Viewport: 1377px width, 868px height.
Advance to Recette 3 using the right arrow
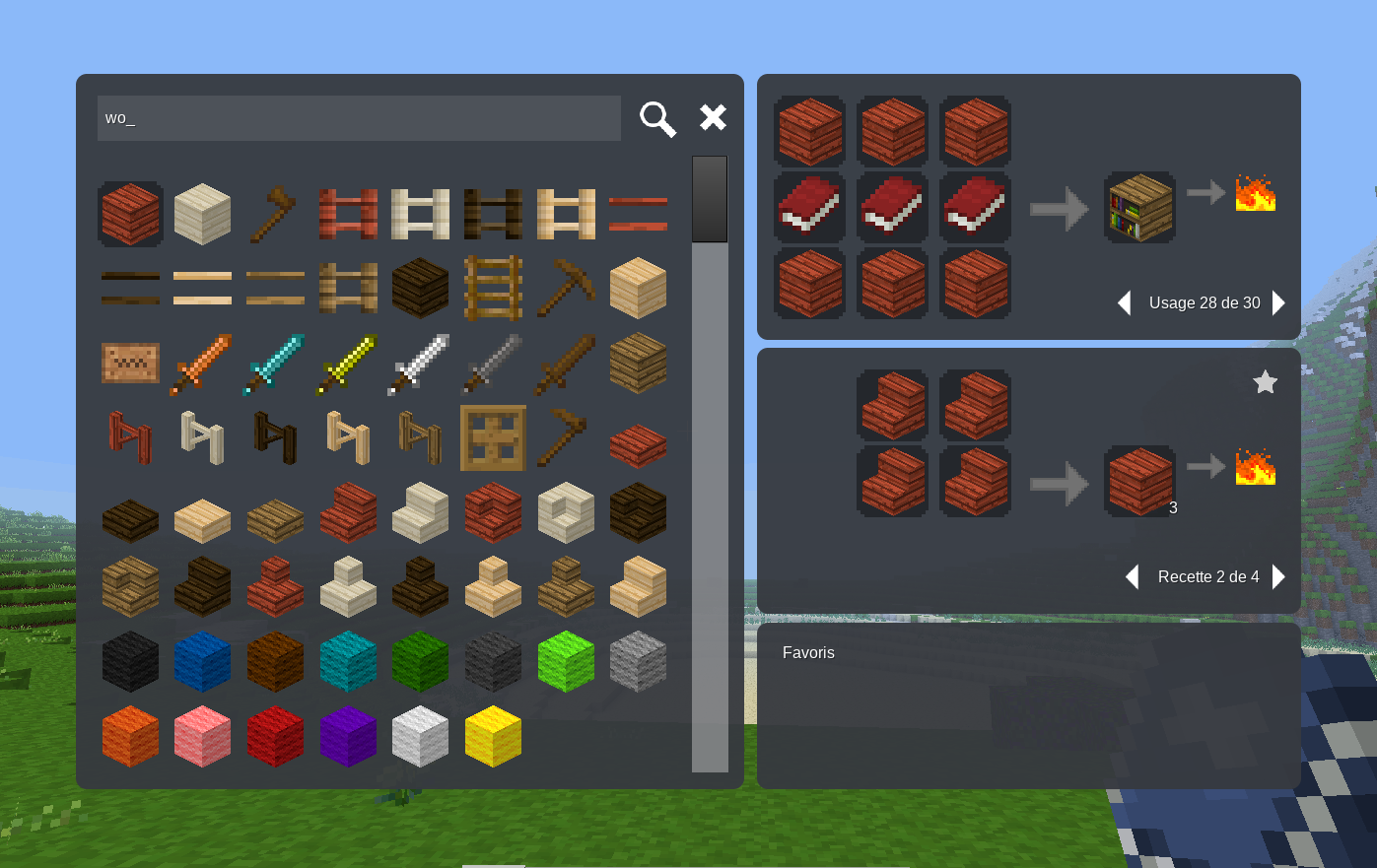(x=1278, y=576)
